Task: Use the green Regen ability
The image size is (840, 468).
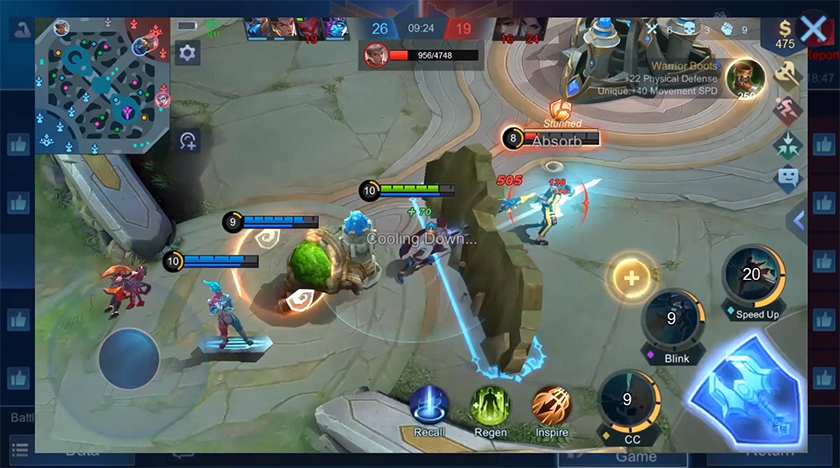Action: [490, 406]
